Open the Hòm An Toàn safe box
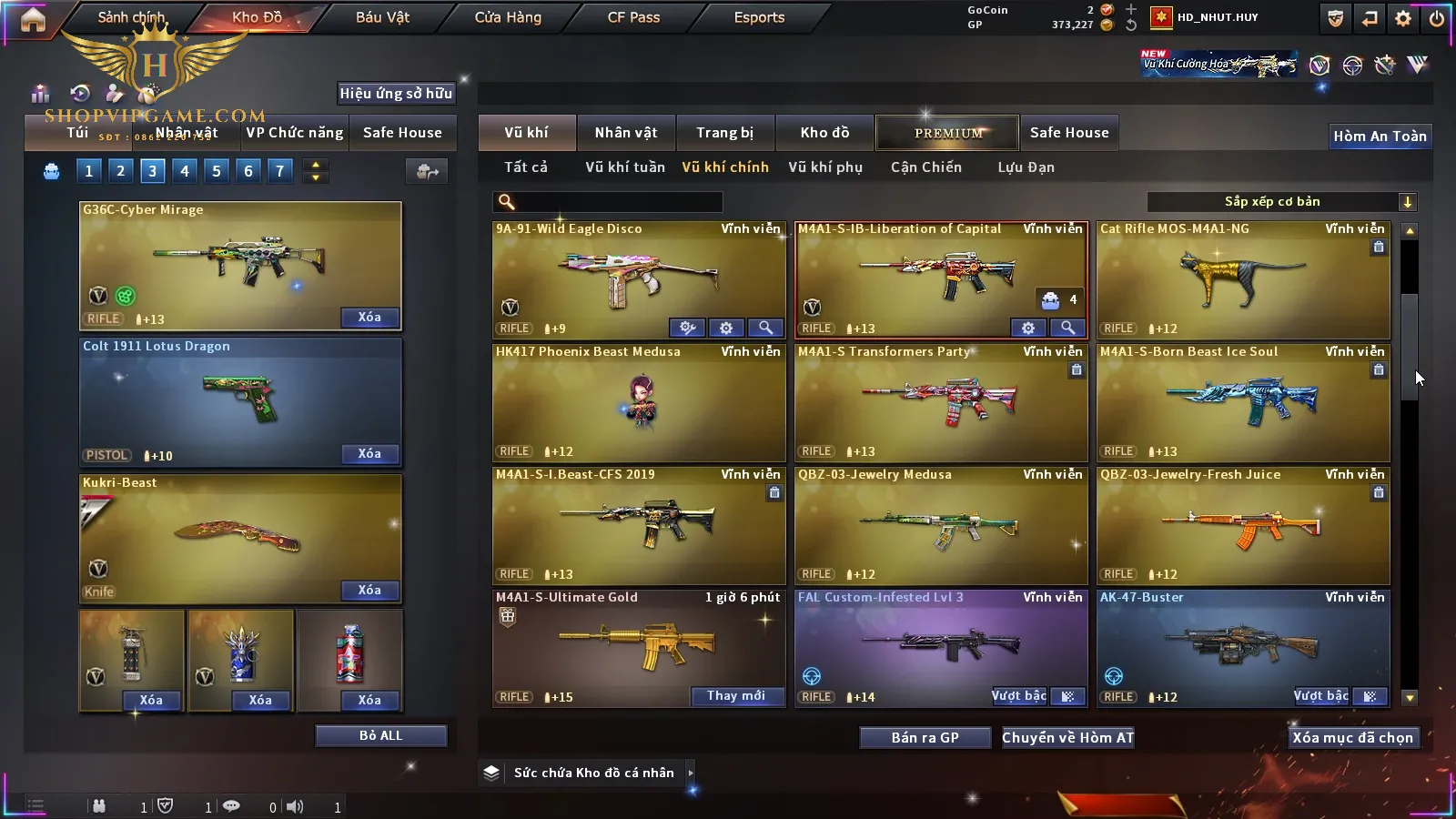Image resolution: width=1456 pixels, height=819 pixels. 1380,136
